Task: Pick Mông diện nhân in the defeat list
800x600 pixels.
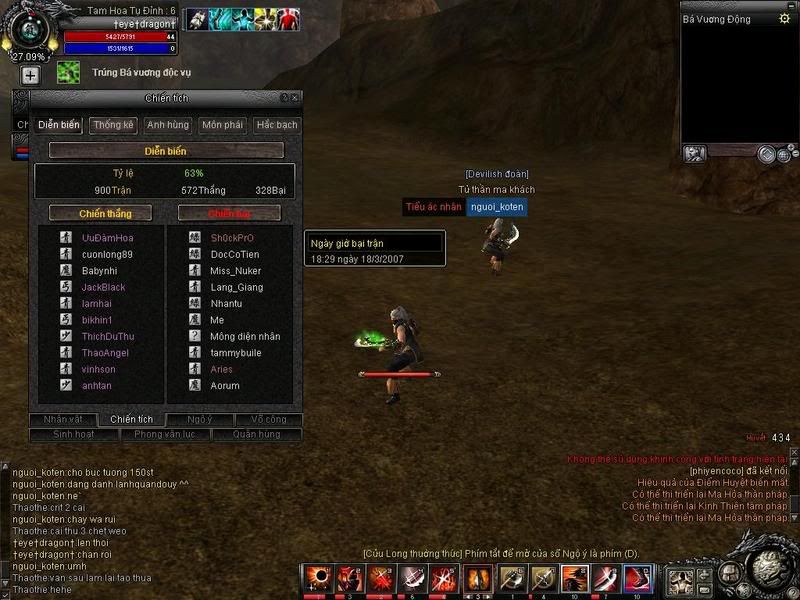Action: tap(245, 336)
